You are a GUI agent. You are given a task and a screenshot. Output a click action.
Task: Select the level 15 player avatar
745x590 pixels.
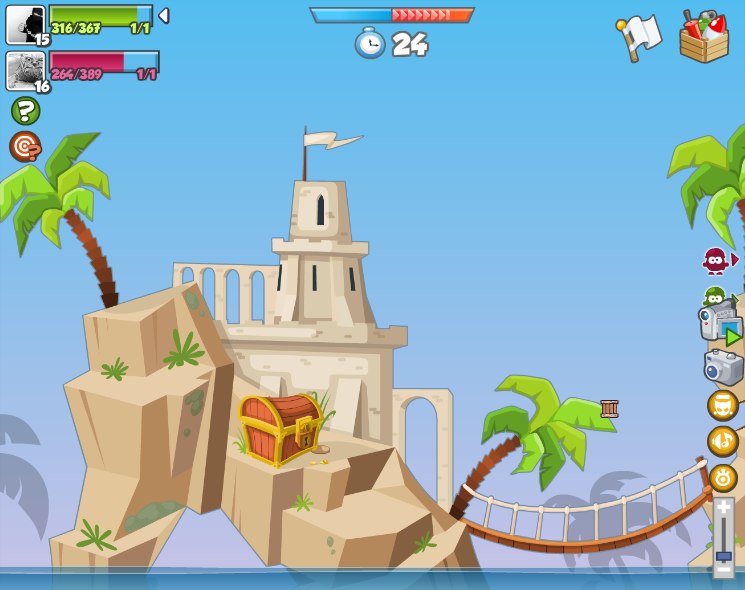25,24
